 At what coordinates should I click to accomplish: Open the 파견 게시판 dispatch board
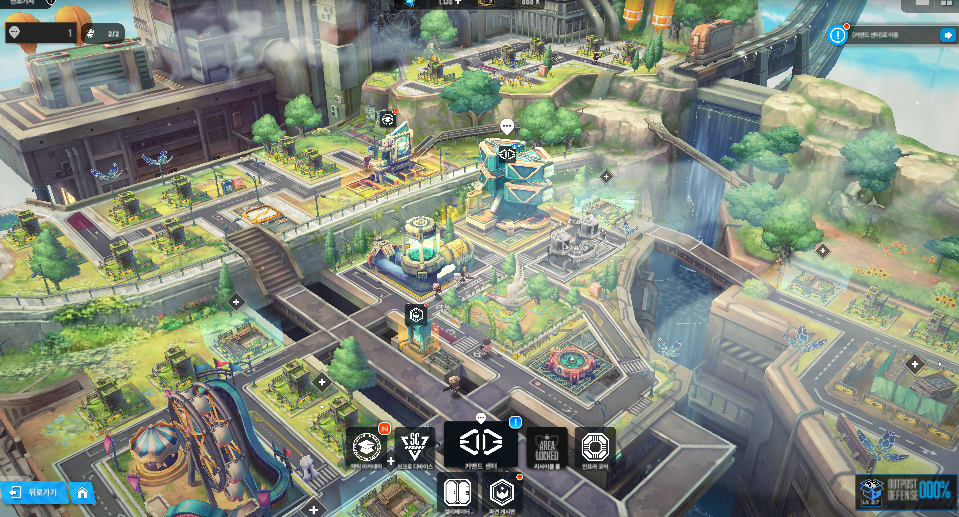(503, 493)
